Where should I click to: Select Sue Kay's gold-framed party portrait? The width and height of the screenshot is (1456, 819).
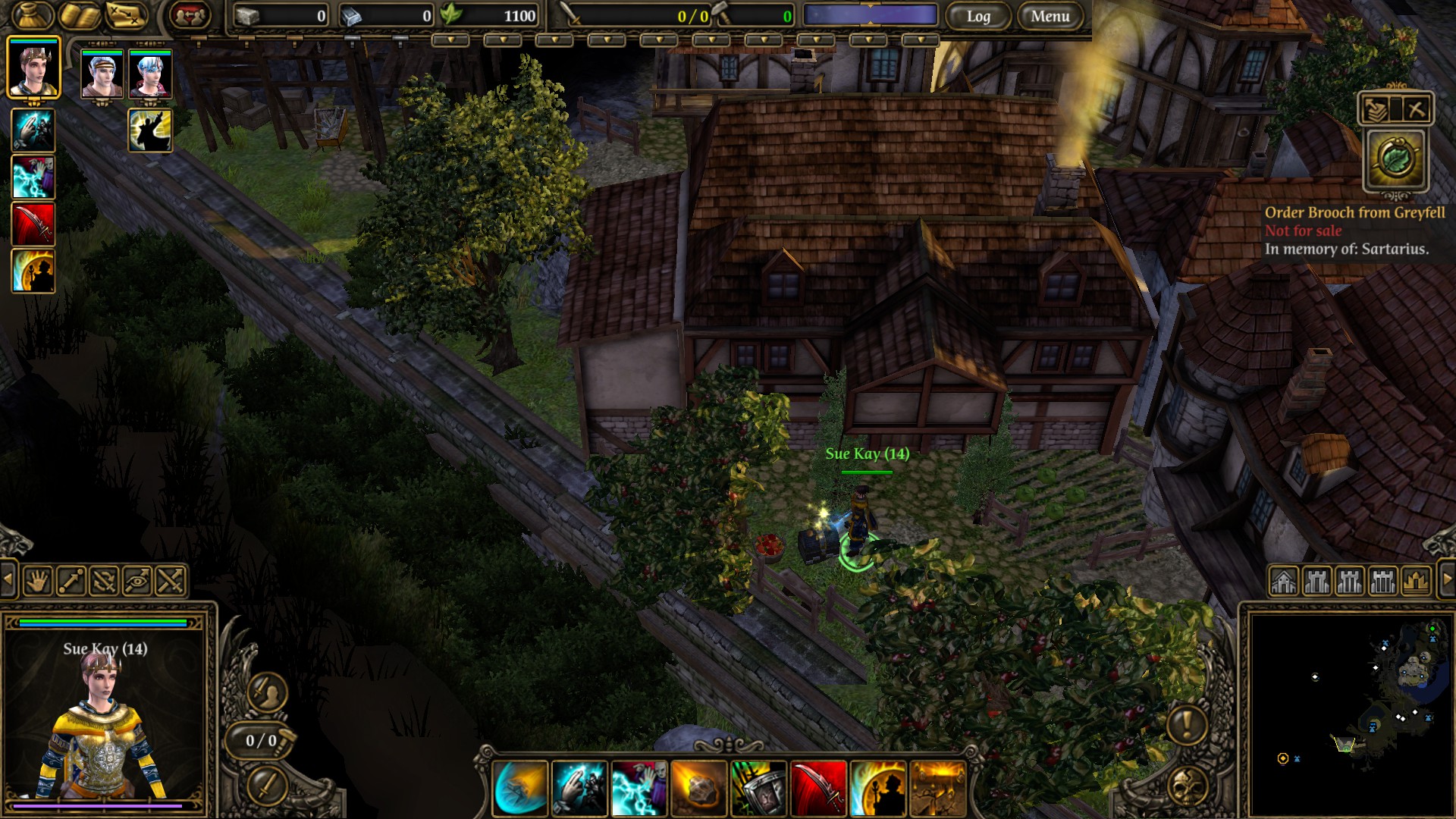(x=33, y=68)
